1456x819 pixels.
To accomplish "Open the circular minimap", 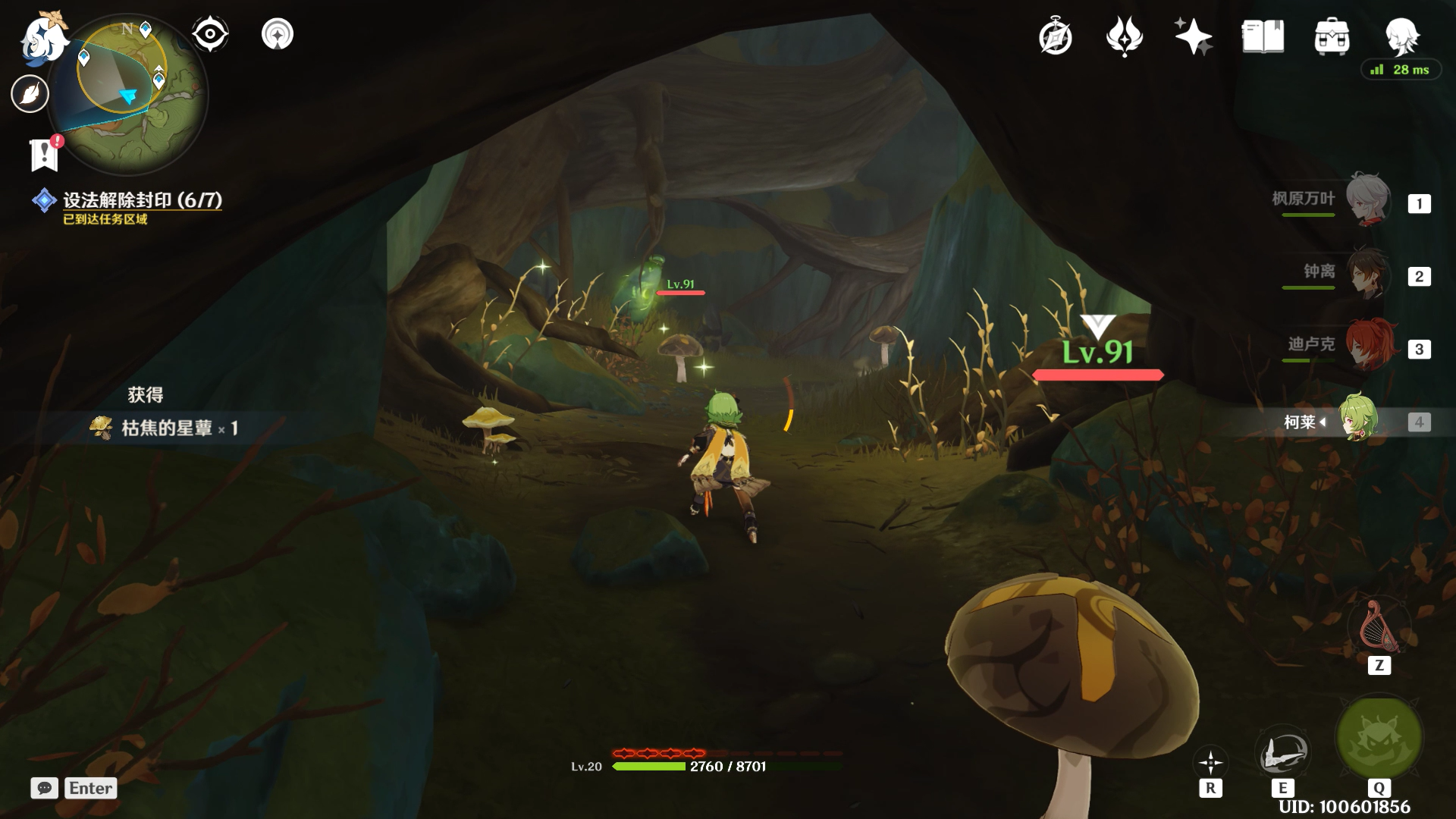I will pos(127,91).
